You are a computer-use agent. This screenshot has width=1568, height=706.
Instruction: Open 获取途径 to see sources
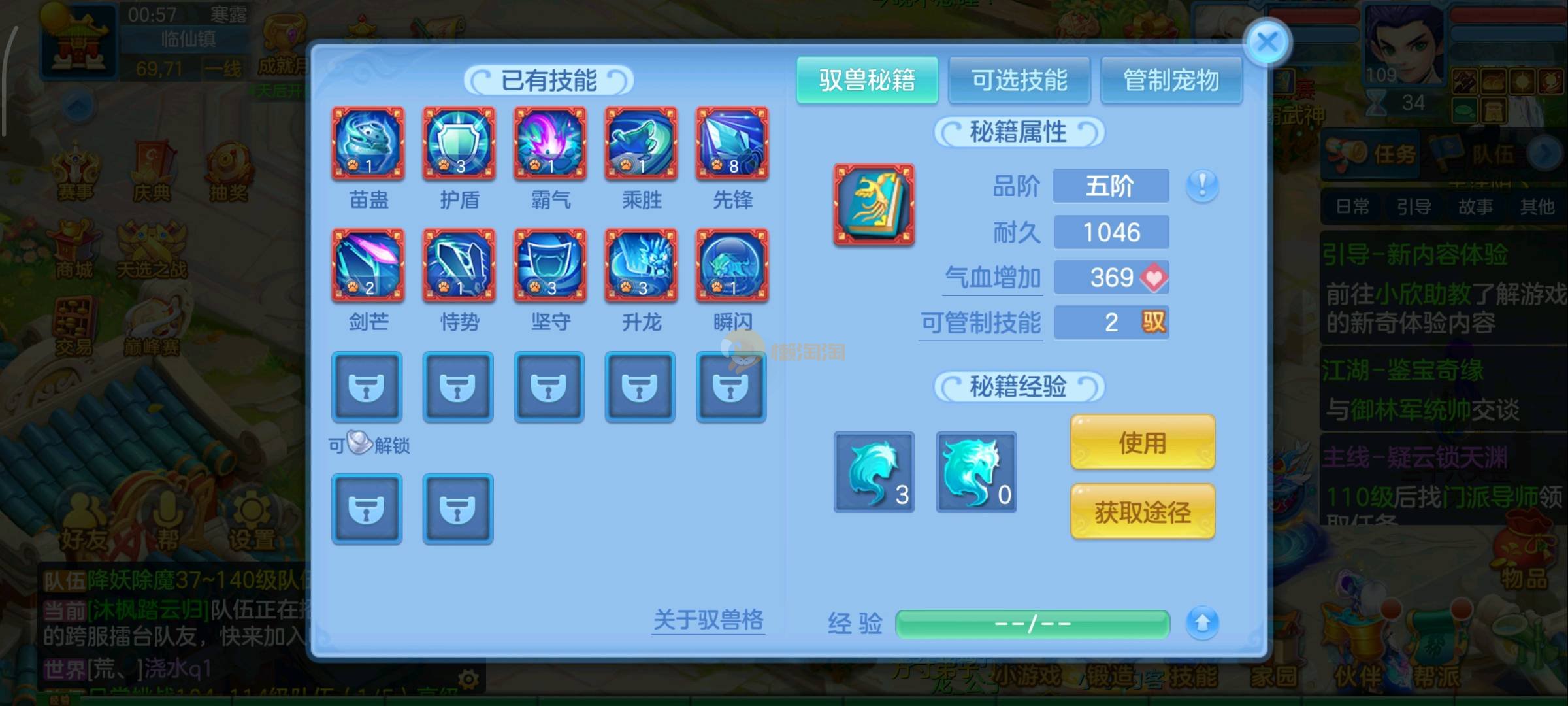(1143, 512)
